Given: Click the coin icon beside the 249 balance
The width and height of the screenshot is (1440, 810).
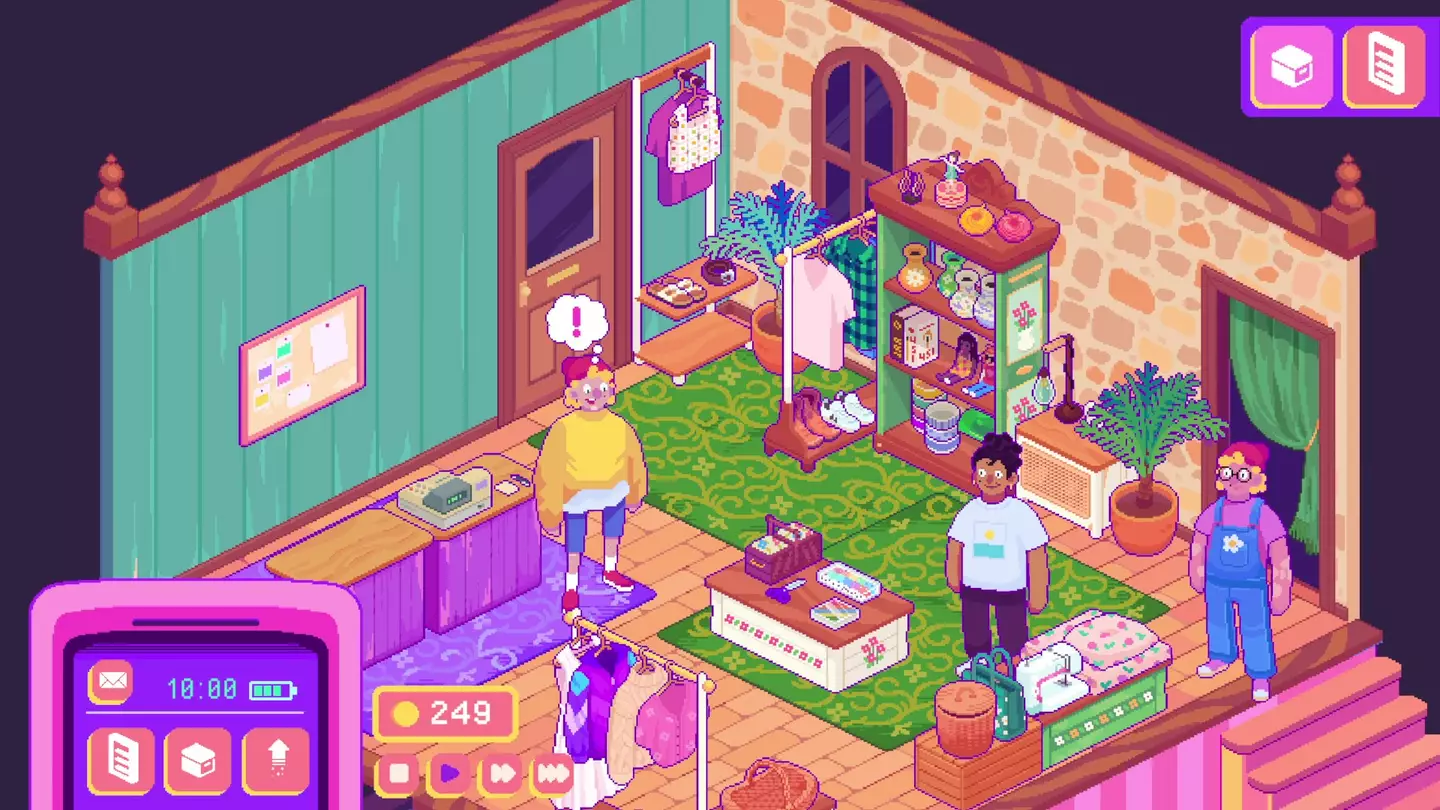Looking at the screenshot, I should [x=405, y=714].
